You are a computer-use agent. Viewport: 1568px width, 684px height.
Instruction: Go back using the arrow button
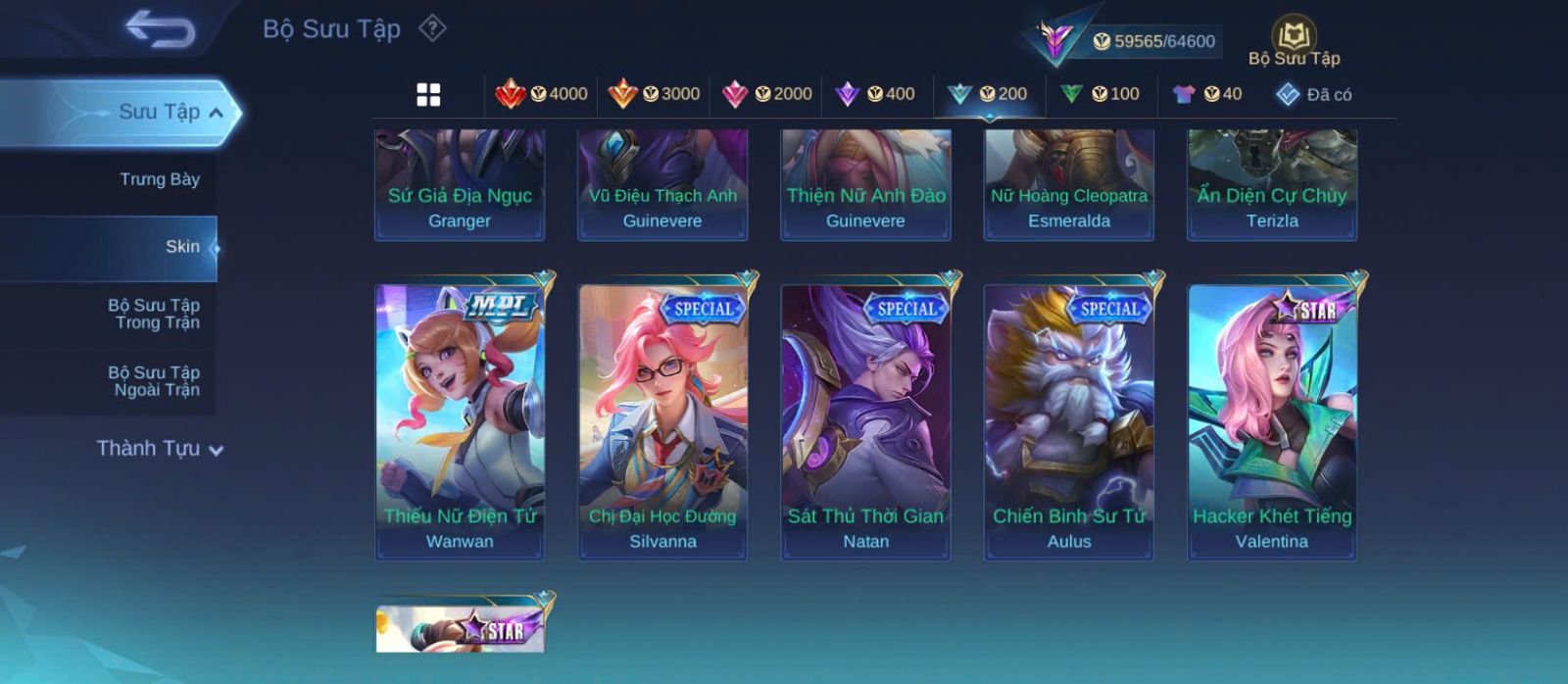[161, 29]
